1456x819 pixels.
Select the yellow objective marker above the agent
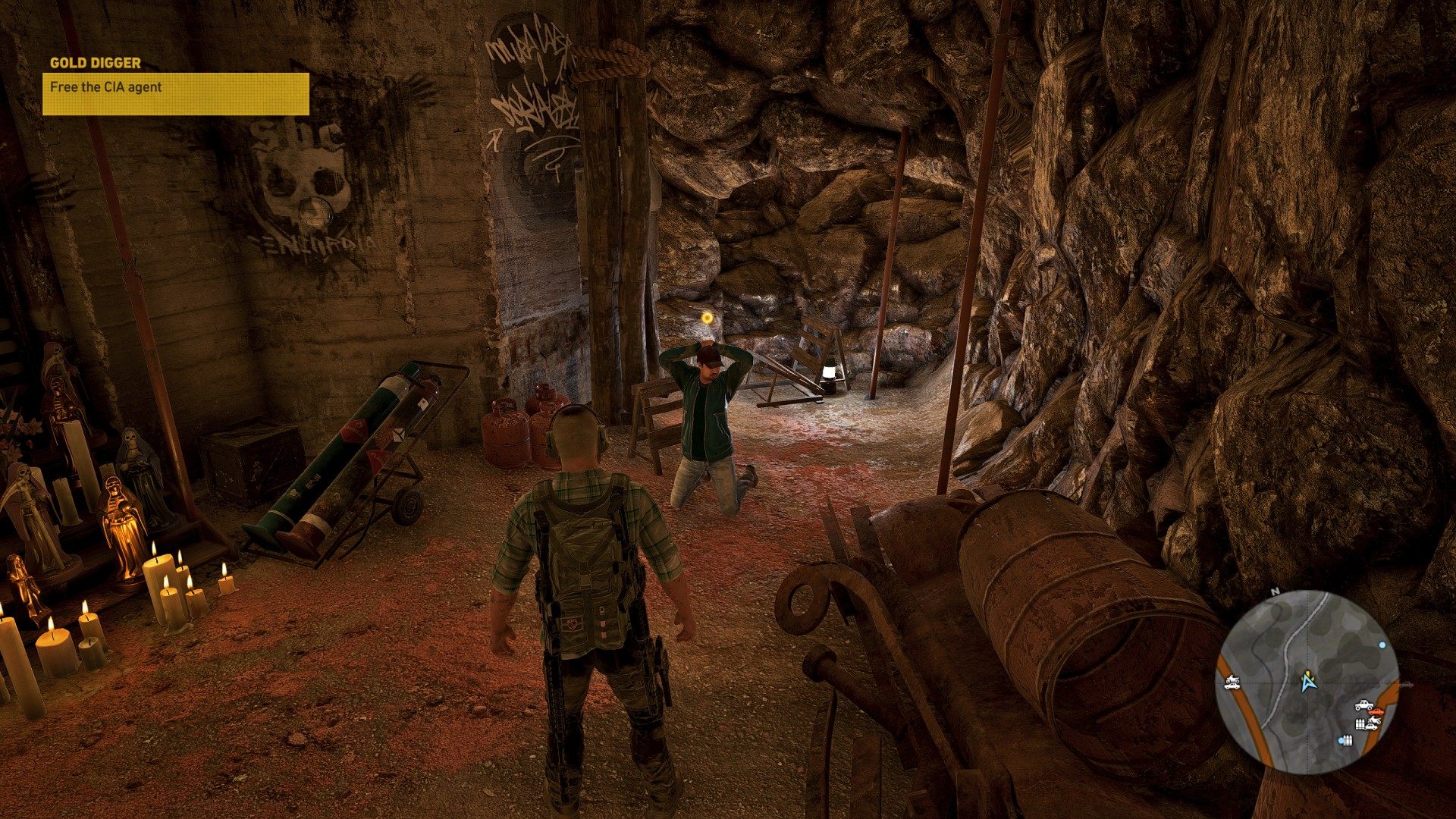[x=707, y=318]
